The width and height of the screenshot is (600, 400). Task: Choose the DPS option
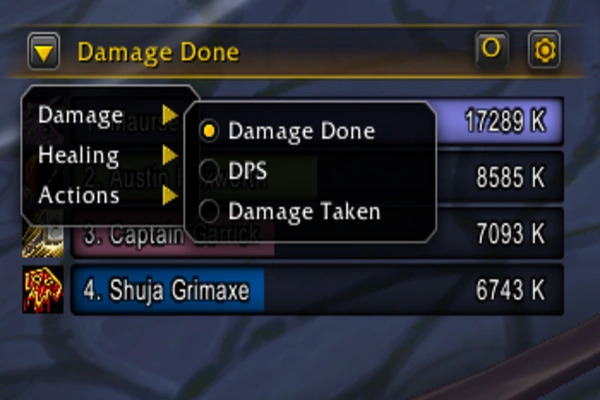246,171
